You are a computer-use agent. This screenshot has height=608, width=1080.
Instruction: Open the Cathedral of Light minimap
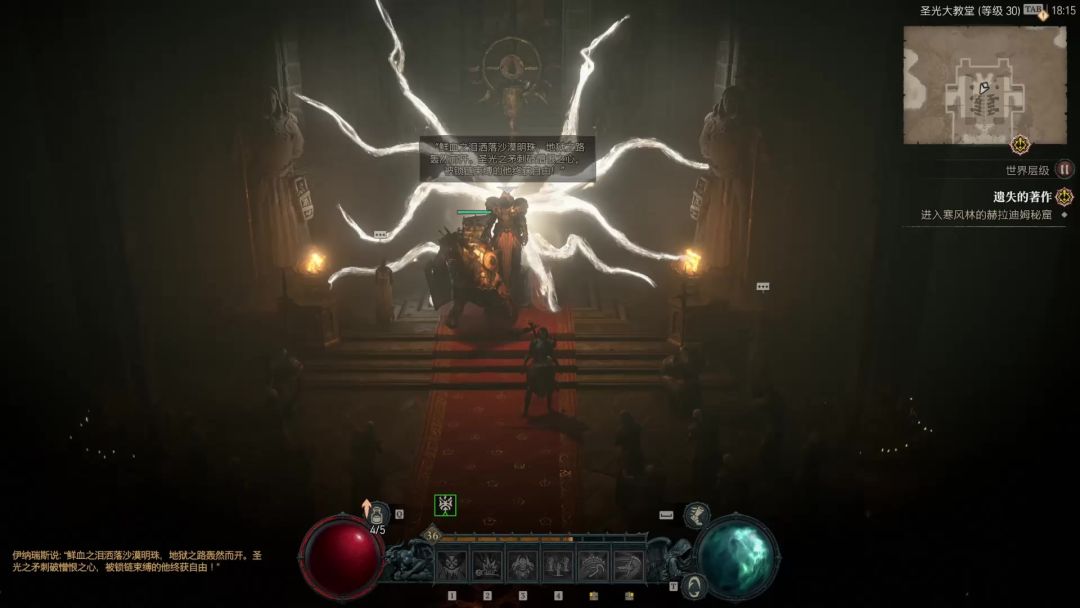point(984,84)
